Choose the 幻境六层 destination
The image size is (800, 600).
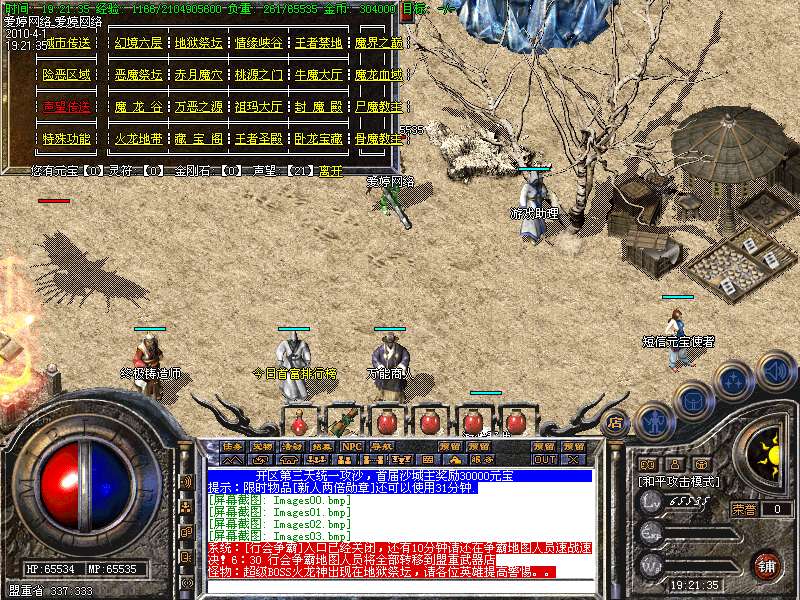pos(138,44)
